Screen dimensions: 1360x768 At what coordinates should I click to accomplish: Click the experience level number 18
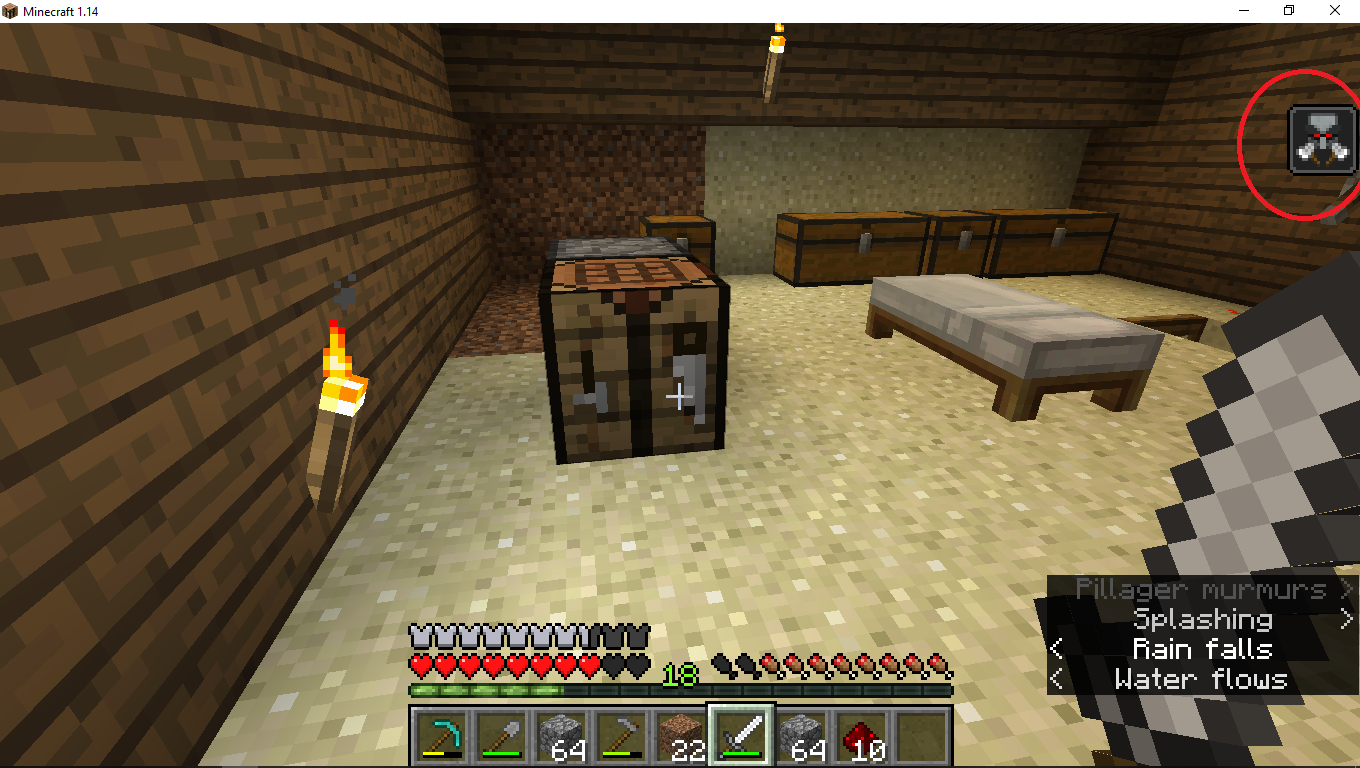(x=681, y=672)
